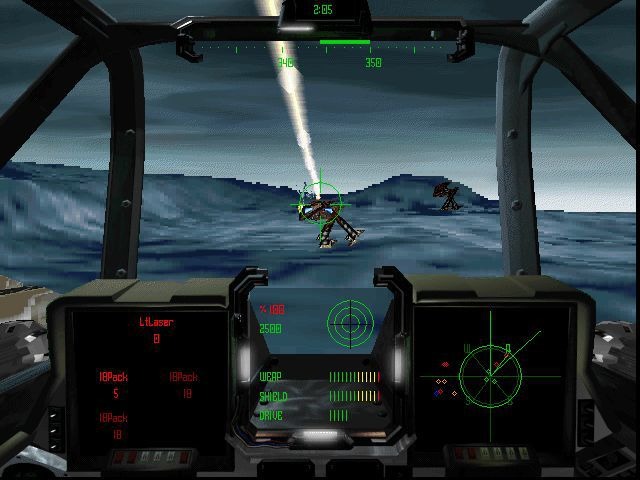
Task: Click the concentric-ring target display
Action: (x=349, y=322)
